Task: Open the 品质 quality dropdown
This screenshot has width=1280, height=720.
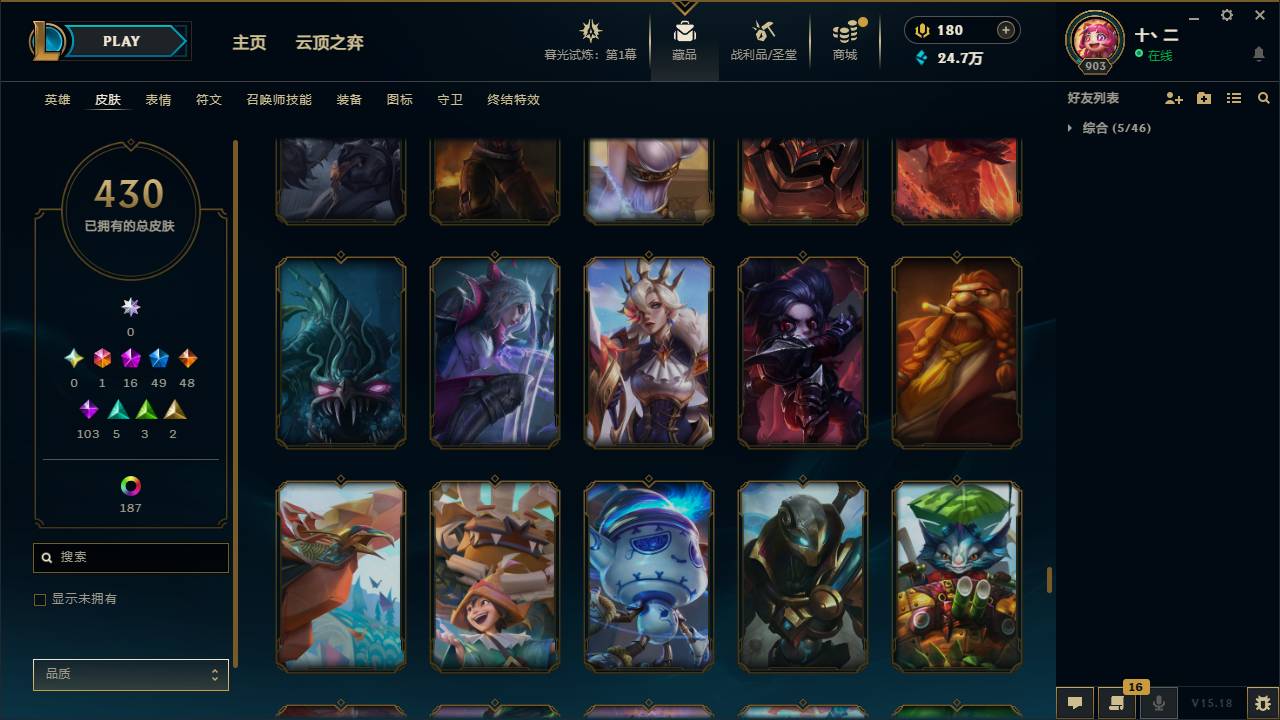Action: tap(130, 674)
